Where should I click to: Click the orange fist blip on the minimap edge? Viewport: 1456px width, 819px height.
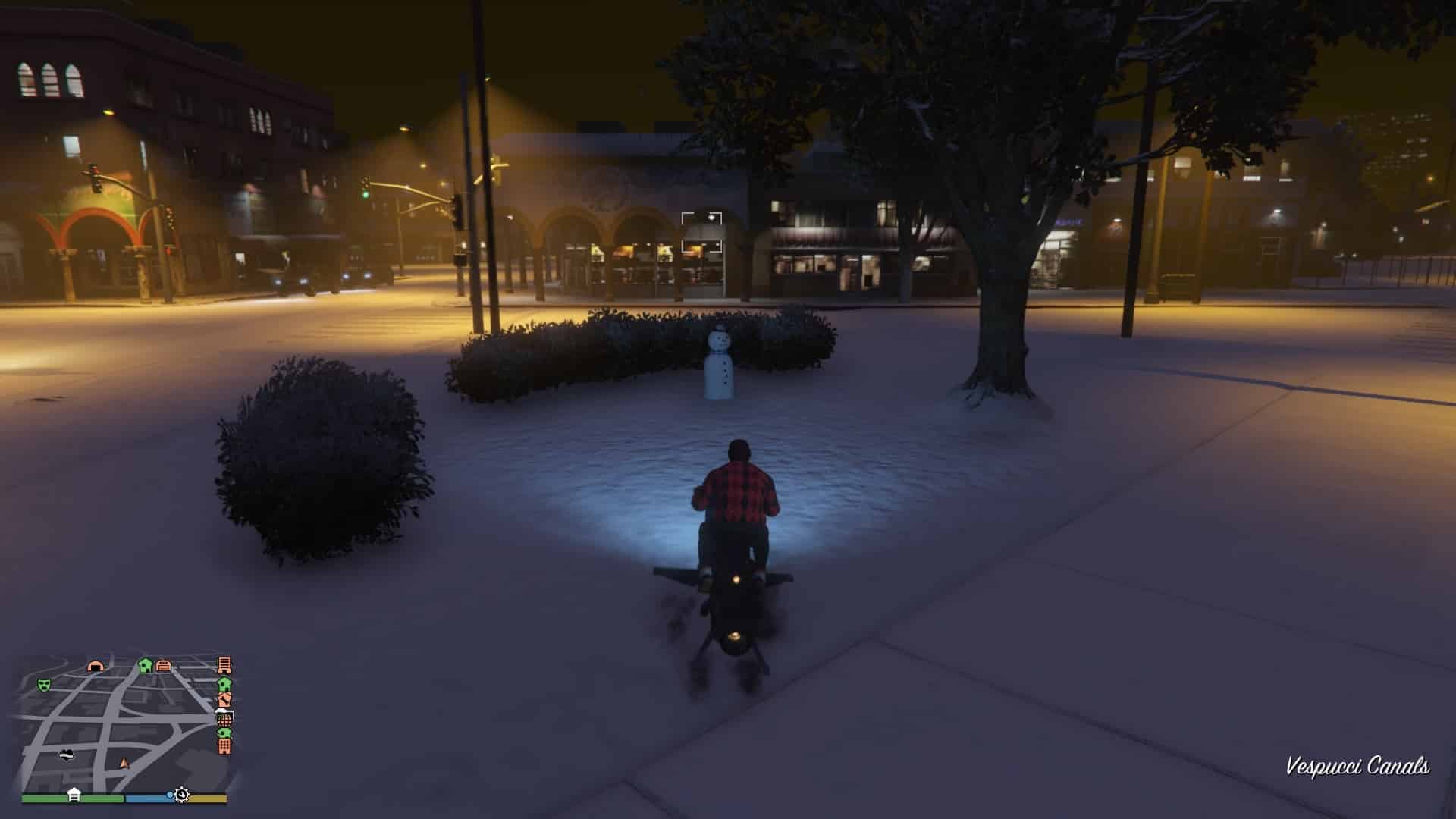point(224,701)
